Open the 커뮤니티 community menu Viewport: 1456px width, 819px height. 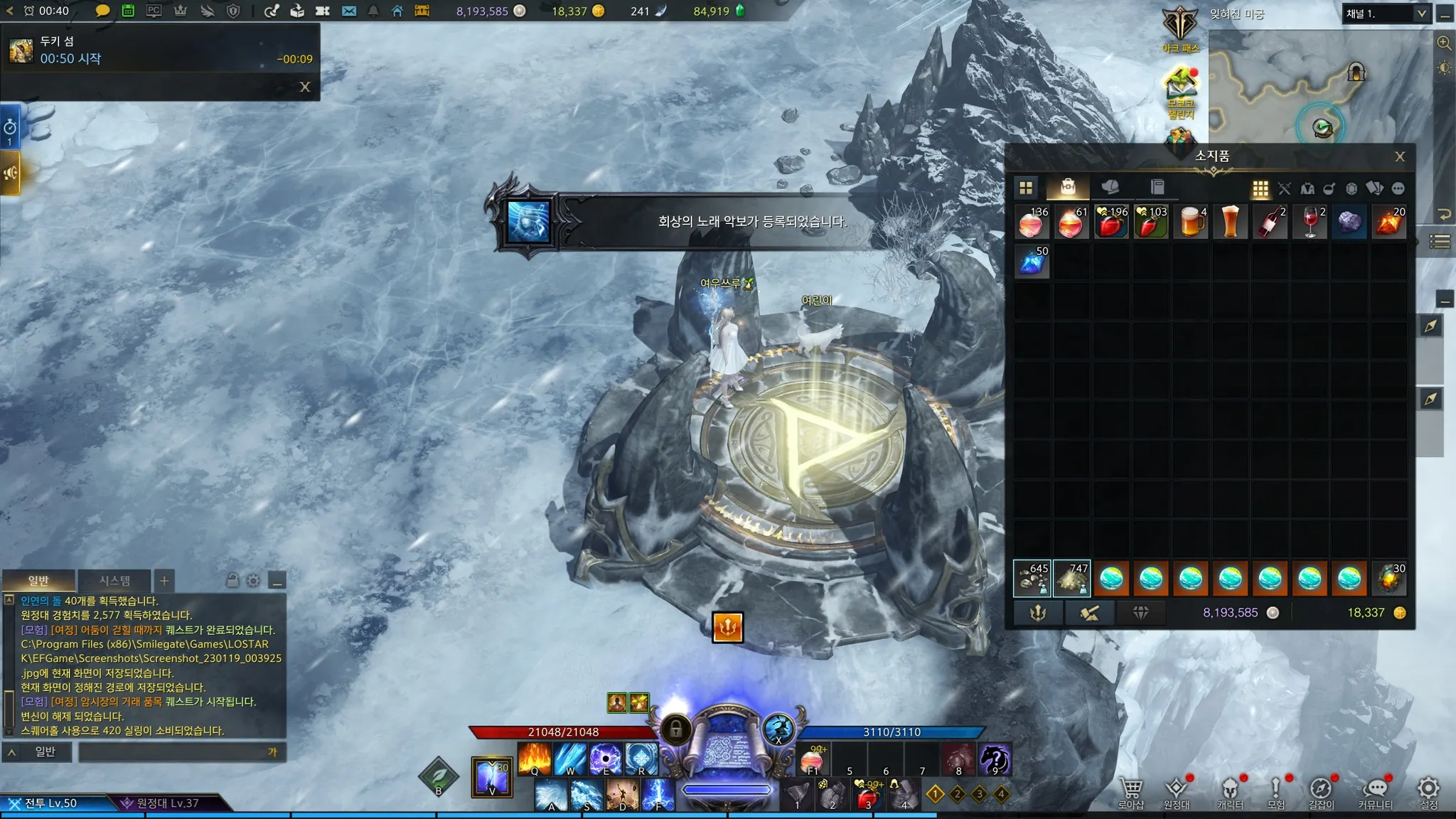point(1376,792)
